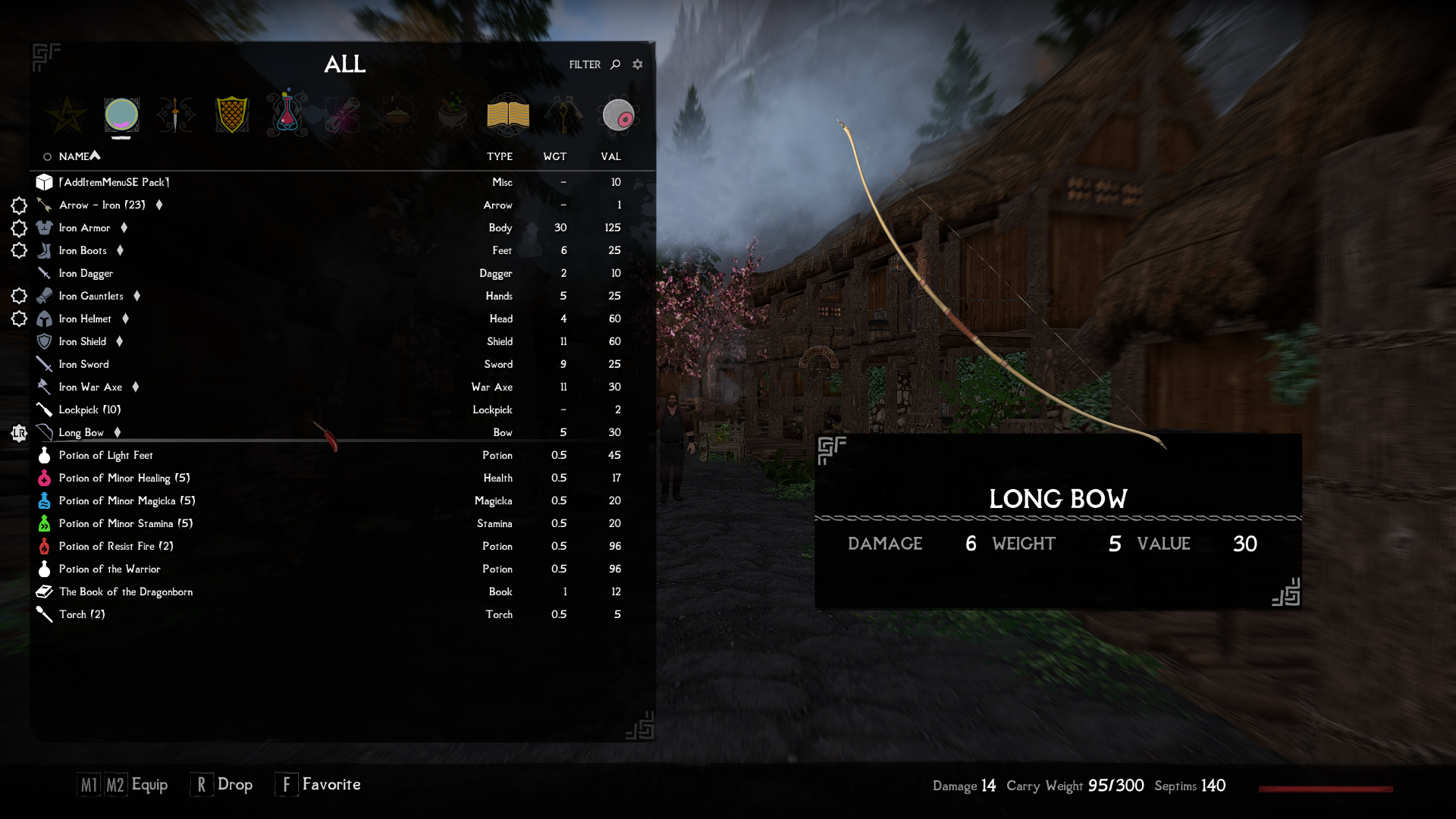Sort inventory by the TYPE column
The height and width of the screenshot is (819, 1456).
coord(499,156)
